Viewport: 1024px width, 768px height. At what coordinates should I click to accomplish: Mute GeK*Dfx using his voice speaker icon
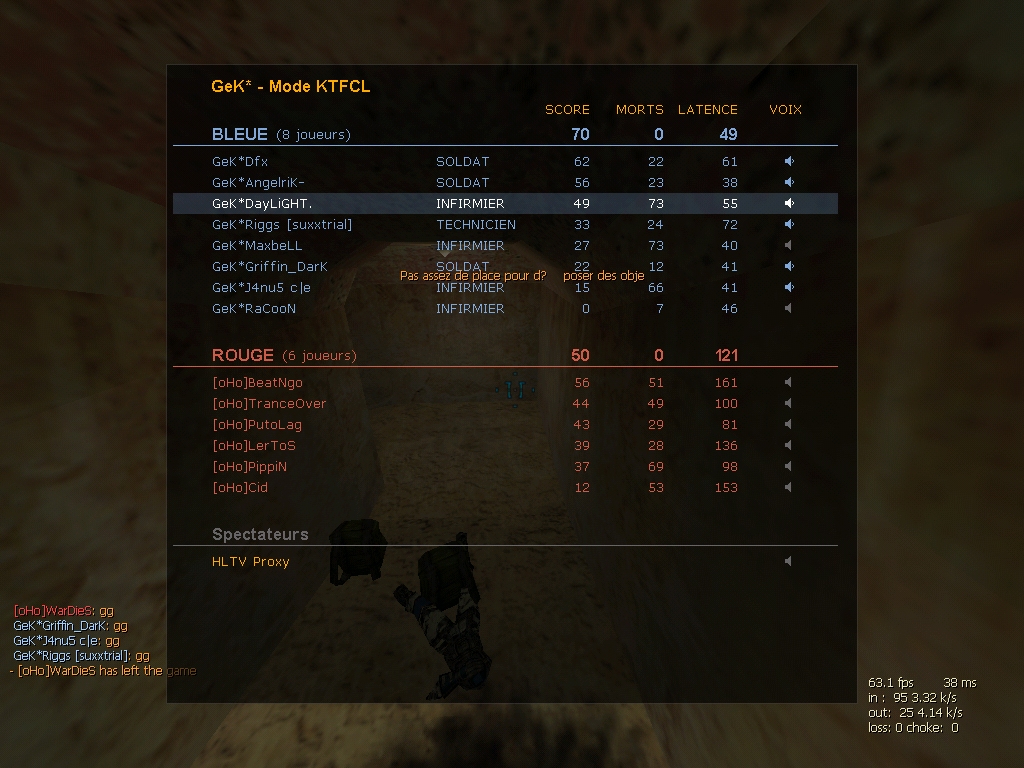point(789,161)
